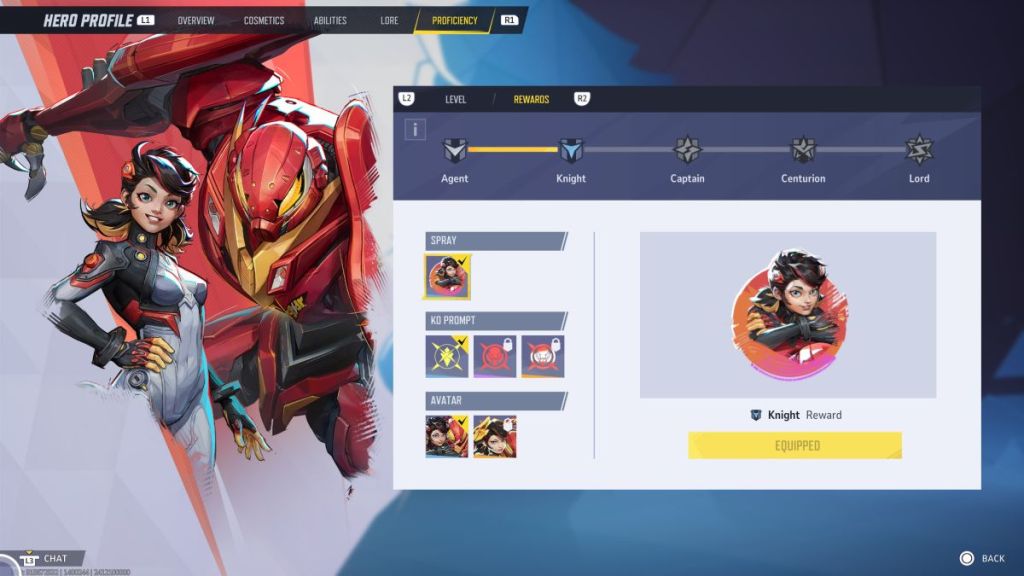
Task: Select the Rewards sub-tab
Action: (531, 99)
